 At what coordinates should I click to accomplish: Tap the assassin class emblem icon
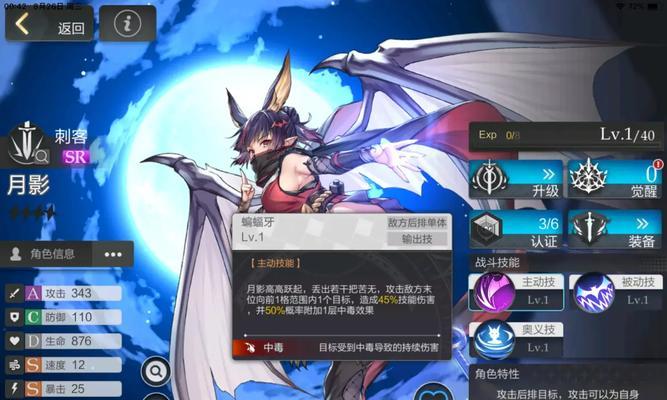tap(28, 146)
